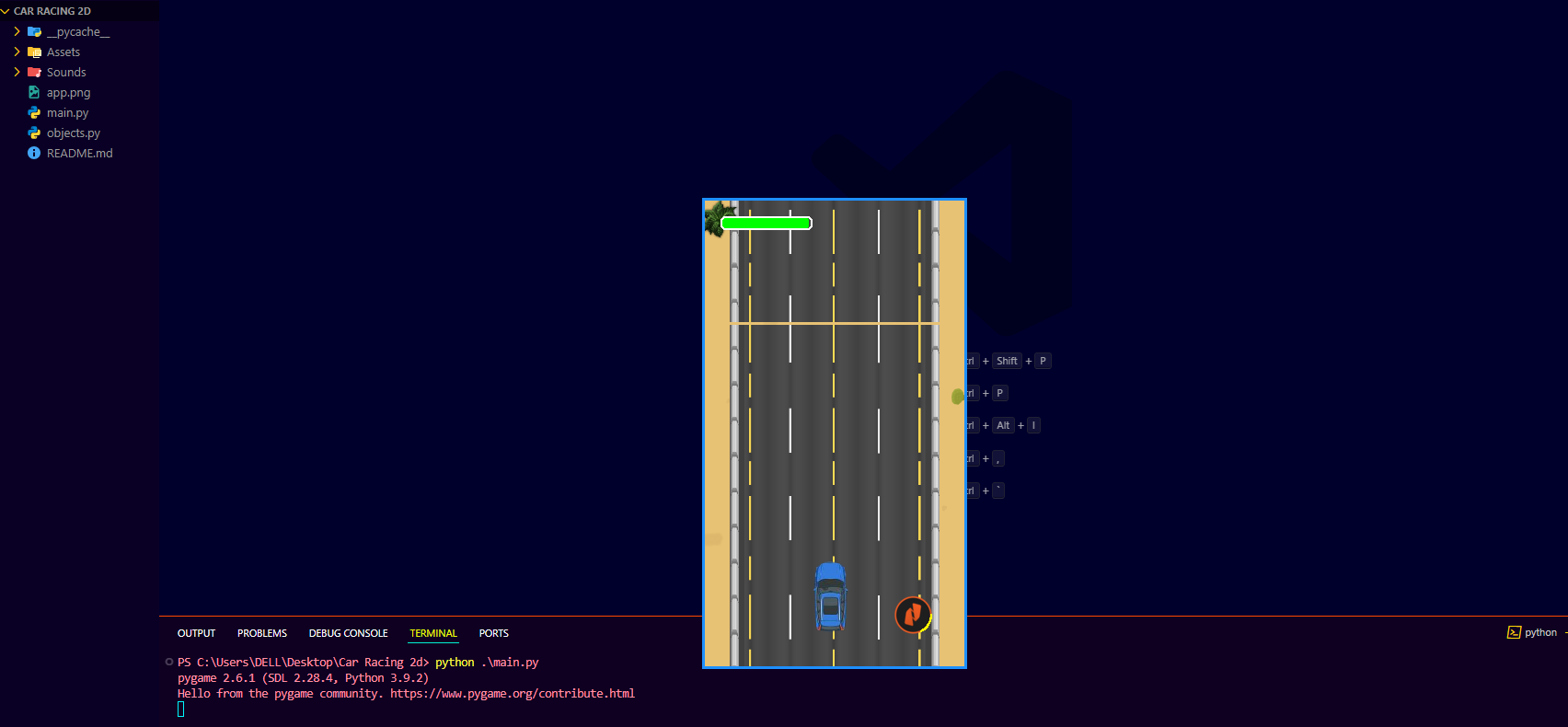Collapse the CAR RACING 2D explorer section
Viewport: 1568px width, 727px height.
click(x=7, y=10)
